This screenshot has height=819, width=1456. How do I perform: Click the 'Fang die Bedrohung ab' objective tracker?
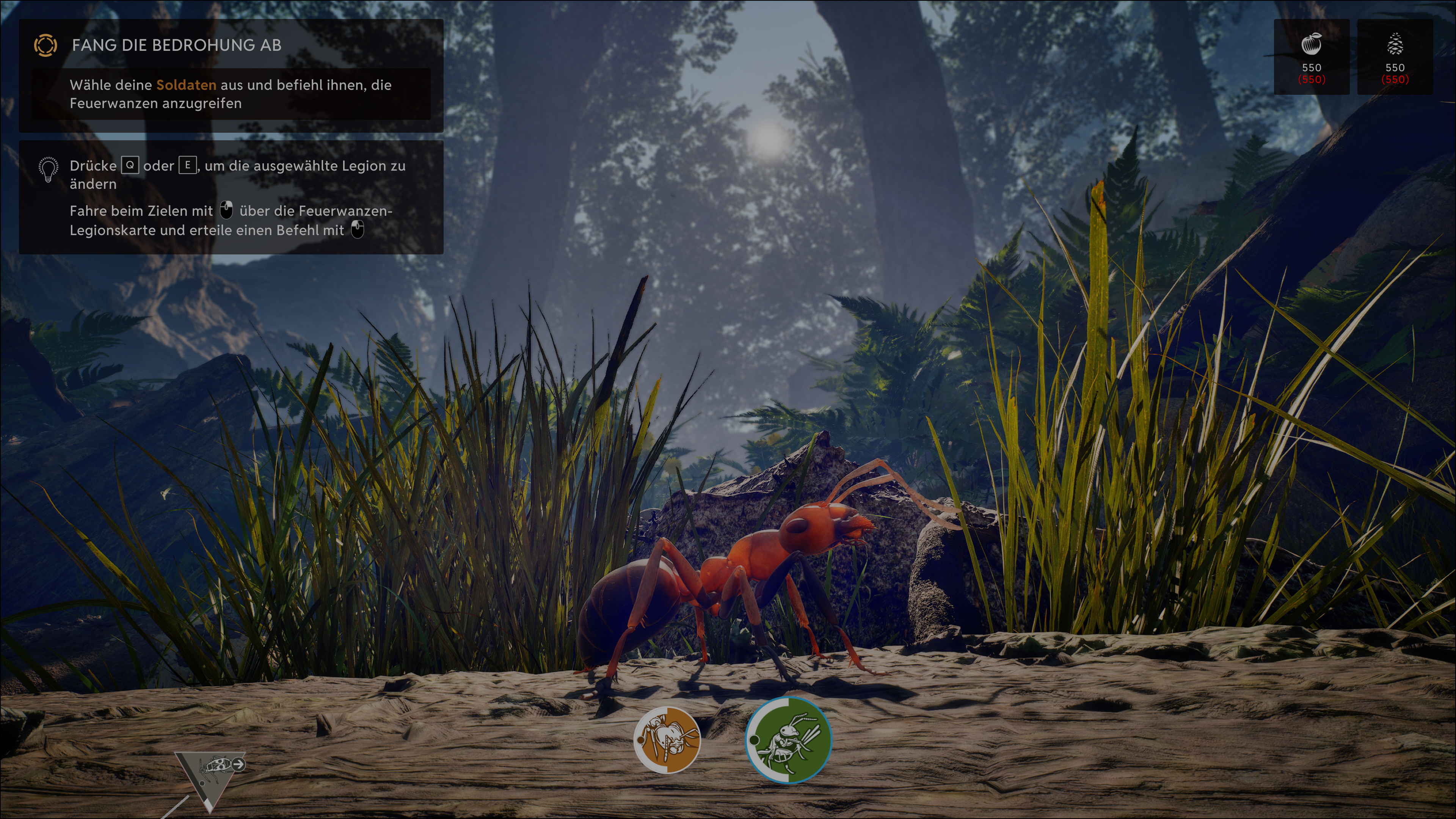pyautogui.click(x=231, y=75)
